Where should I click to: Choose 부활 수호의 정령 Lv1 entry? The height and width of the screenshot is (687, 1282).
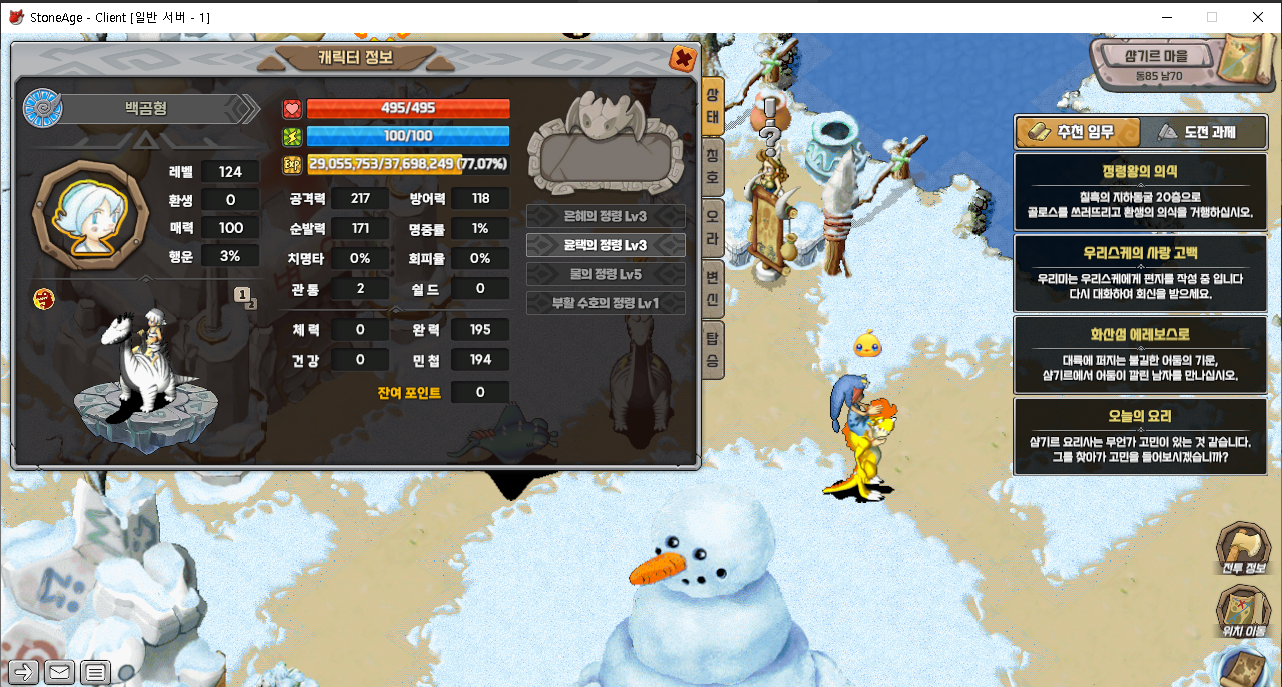[x=606, y=303]
